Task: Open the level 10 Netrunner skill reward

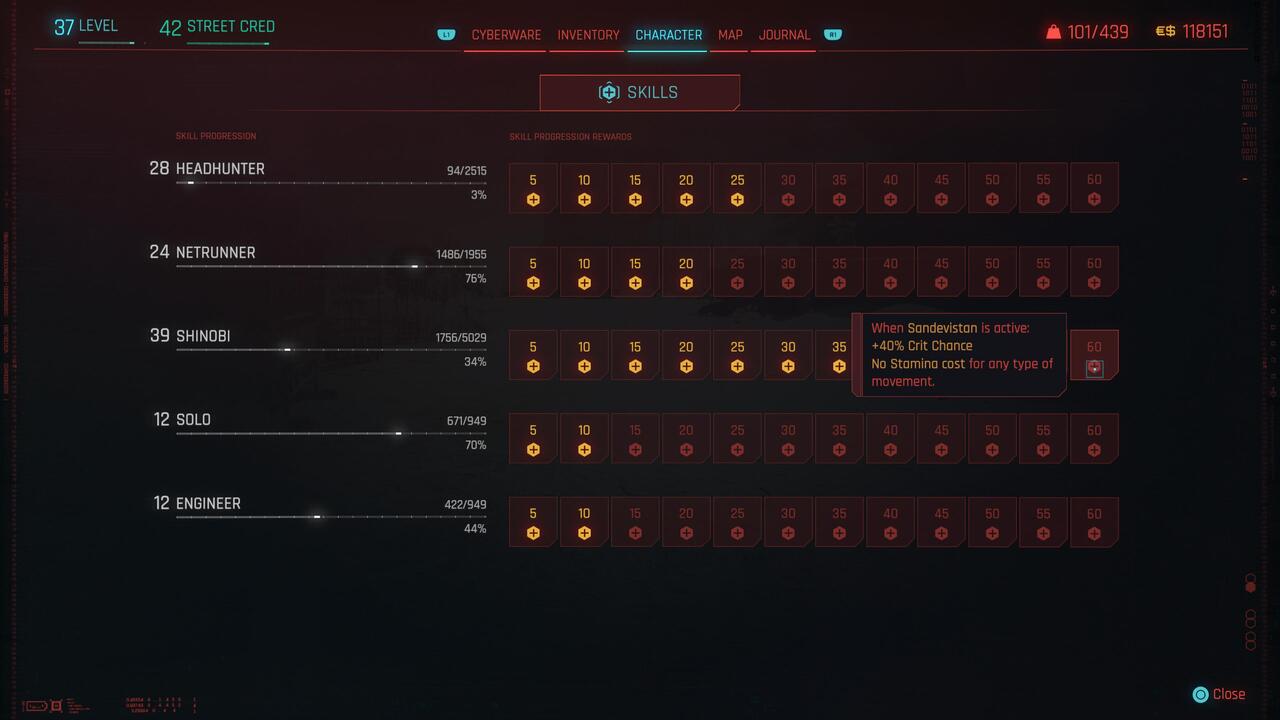Action: pos(584,271)
